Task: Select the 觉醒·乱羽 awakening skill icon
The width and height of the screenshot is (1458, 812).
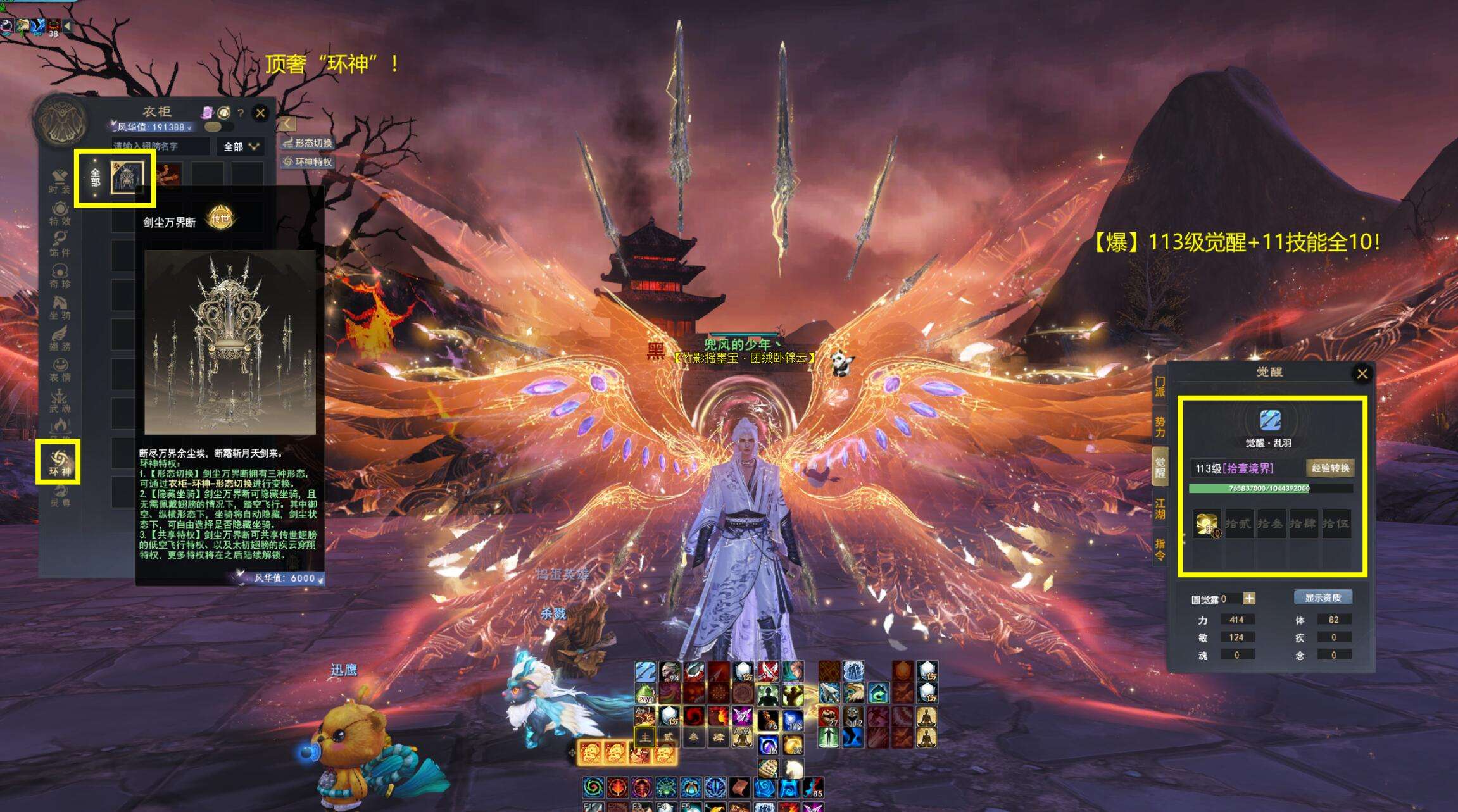Action: click(x=1270, y=420)
